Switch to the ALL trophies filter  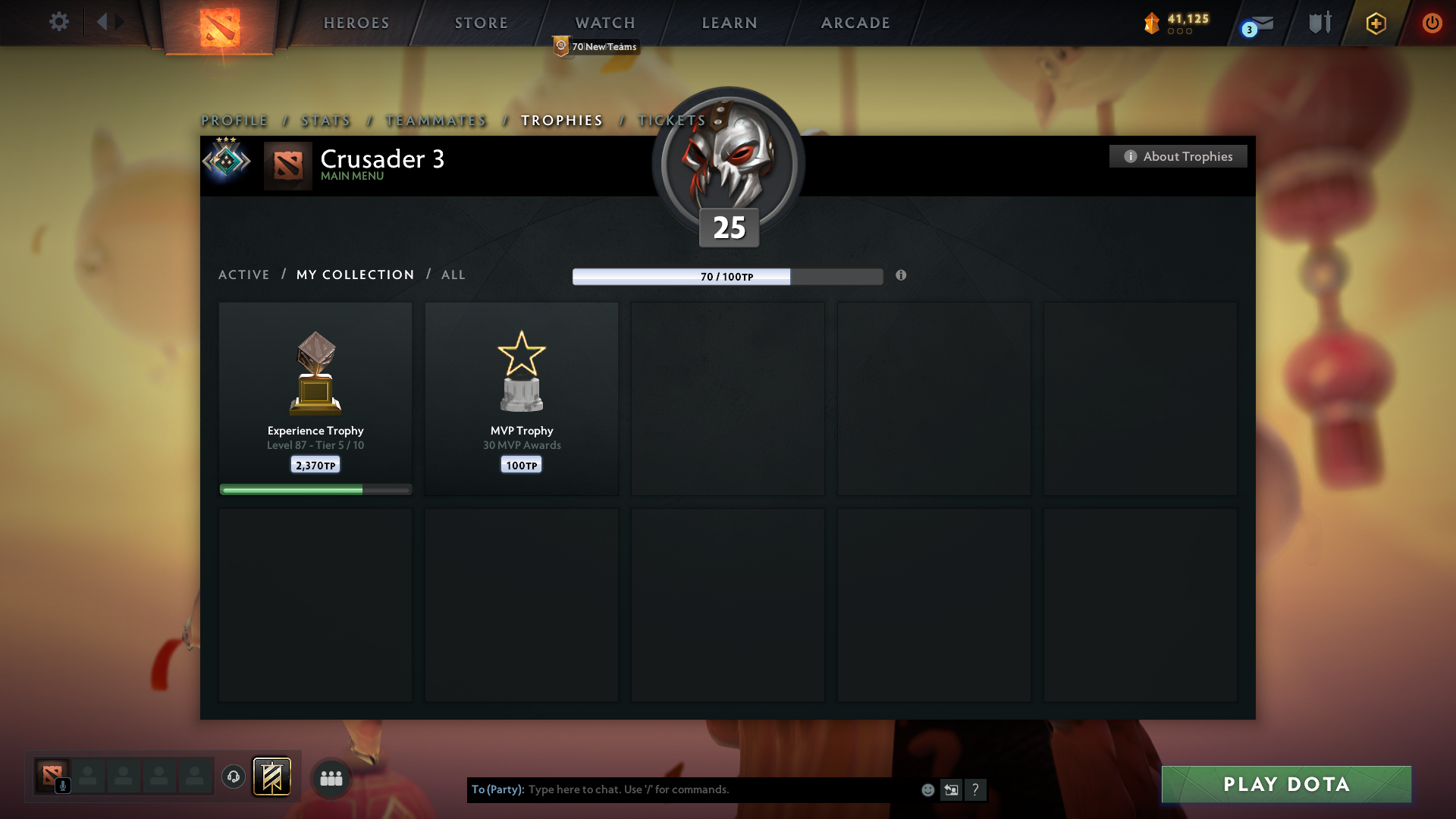453,275
